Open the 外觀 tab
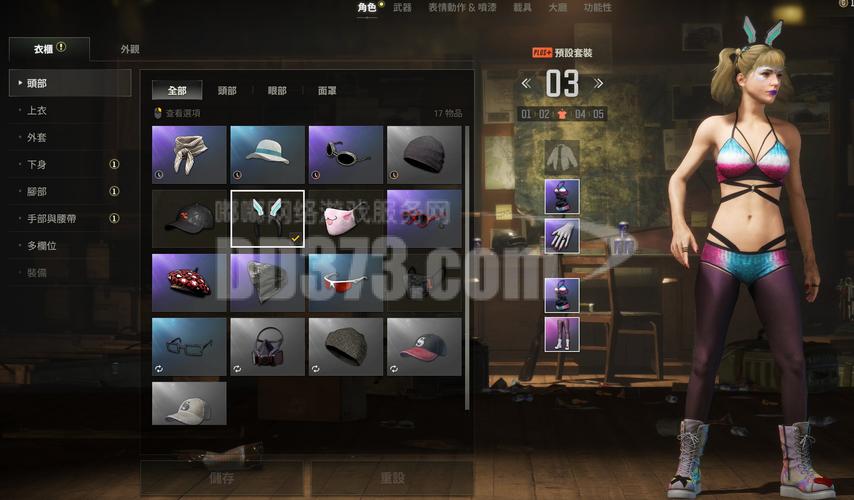Image resolution: width=854 pixels, height=500 pixels. (130, 49)
